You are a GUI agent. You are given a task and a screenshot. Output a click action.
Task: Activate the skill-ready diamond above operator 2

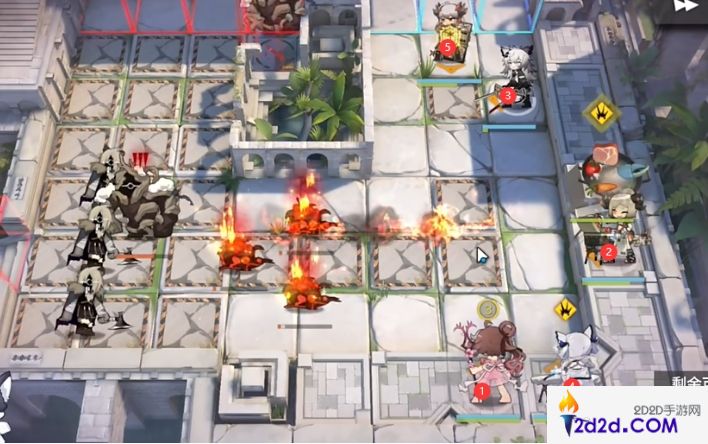[x=603, y=109]
